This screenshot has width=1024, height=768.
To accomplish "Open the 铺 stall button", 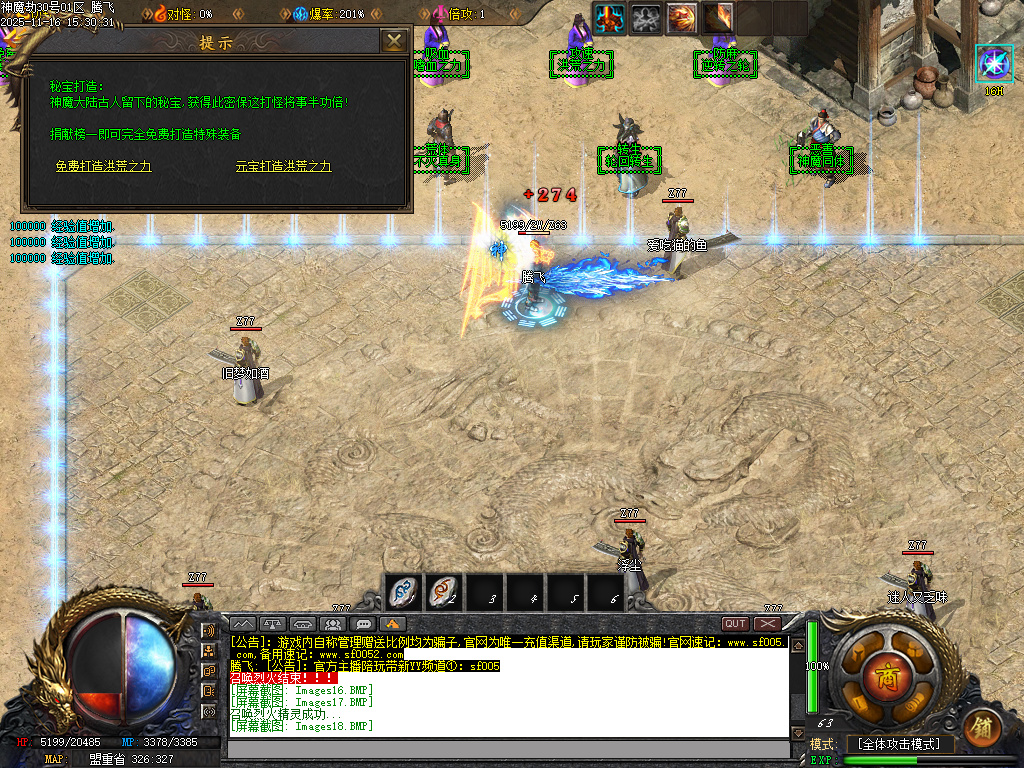I will 983,726.
